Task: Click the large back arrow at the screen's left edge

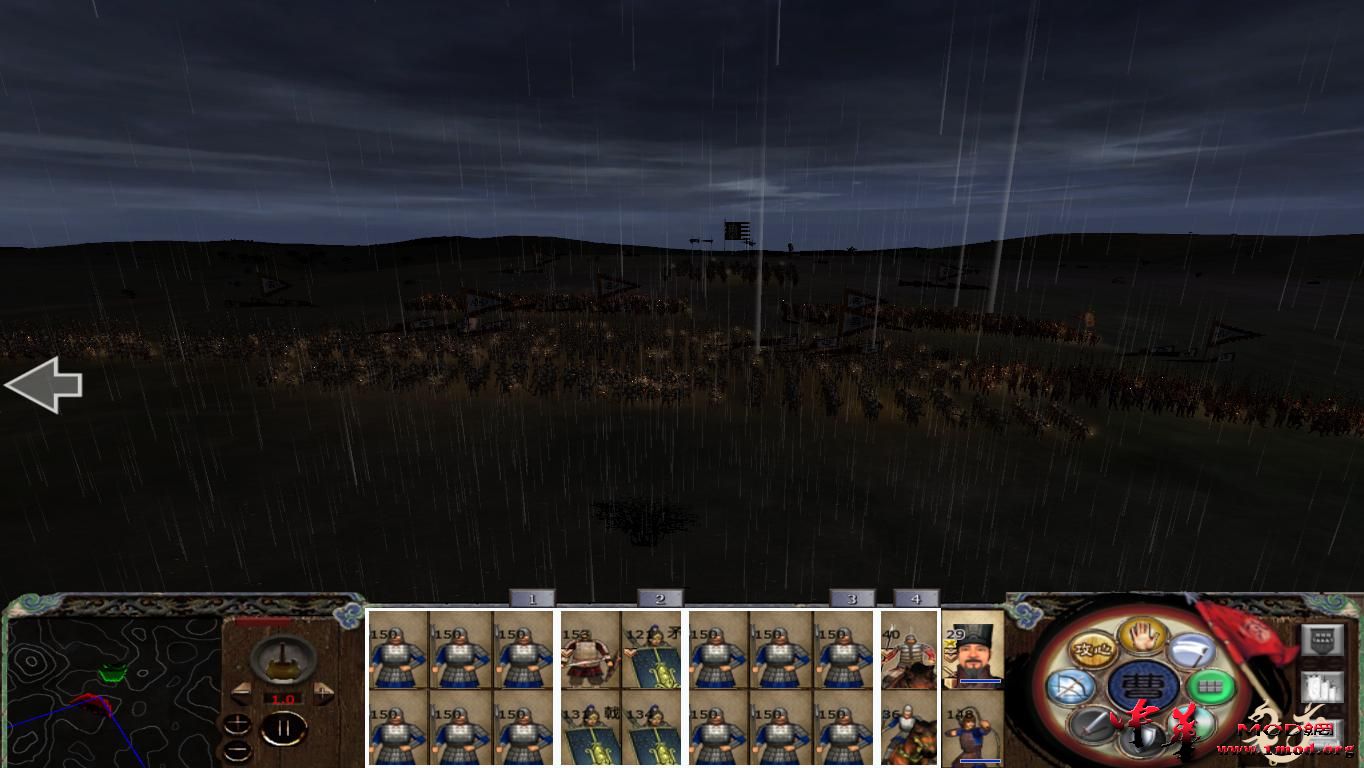Action: pos(44,385)
